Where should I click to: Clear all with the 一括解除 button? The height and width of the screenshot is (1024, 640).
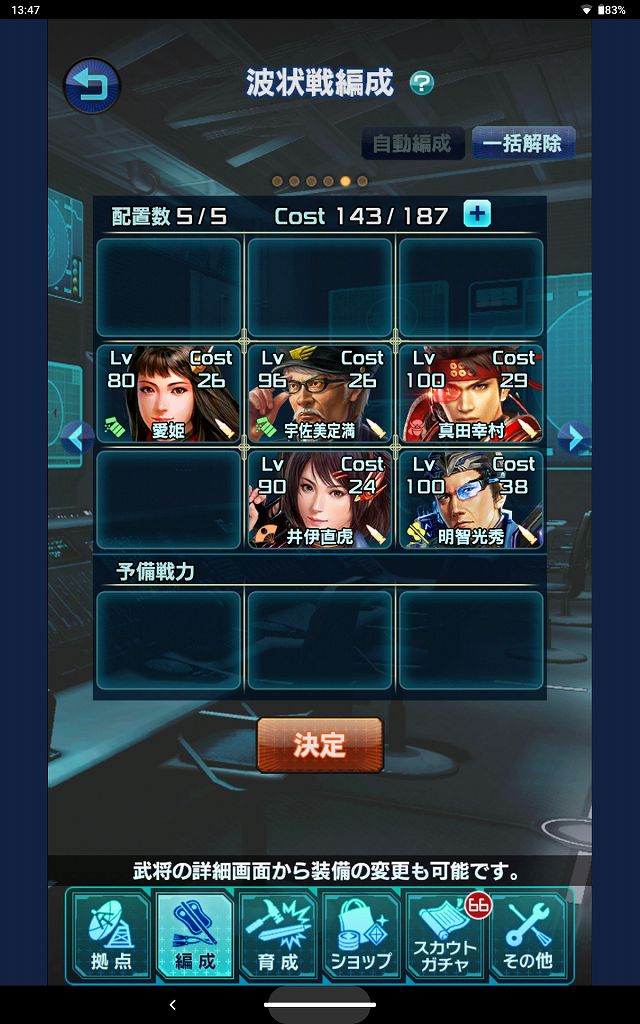click(x=522, y=143)
